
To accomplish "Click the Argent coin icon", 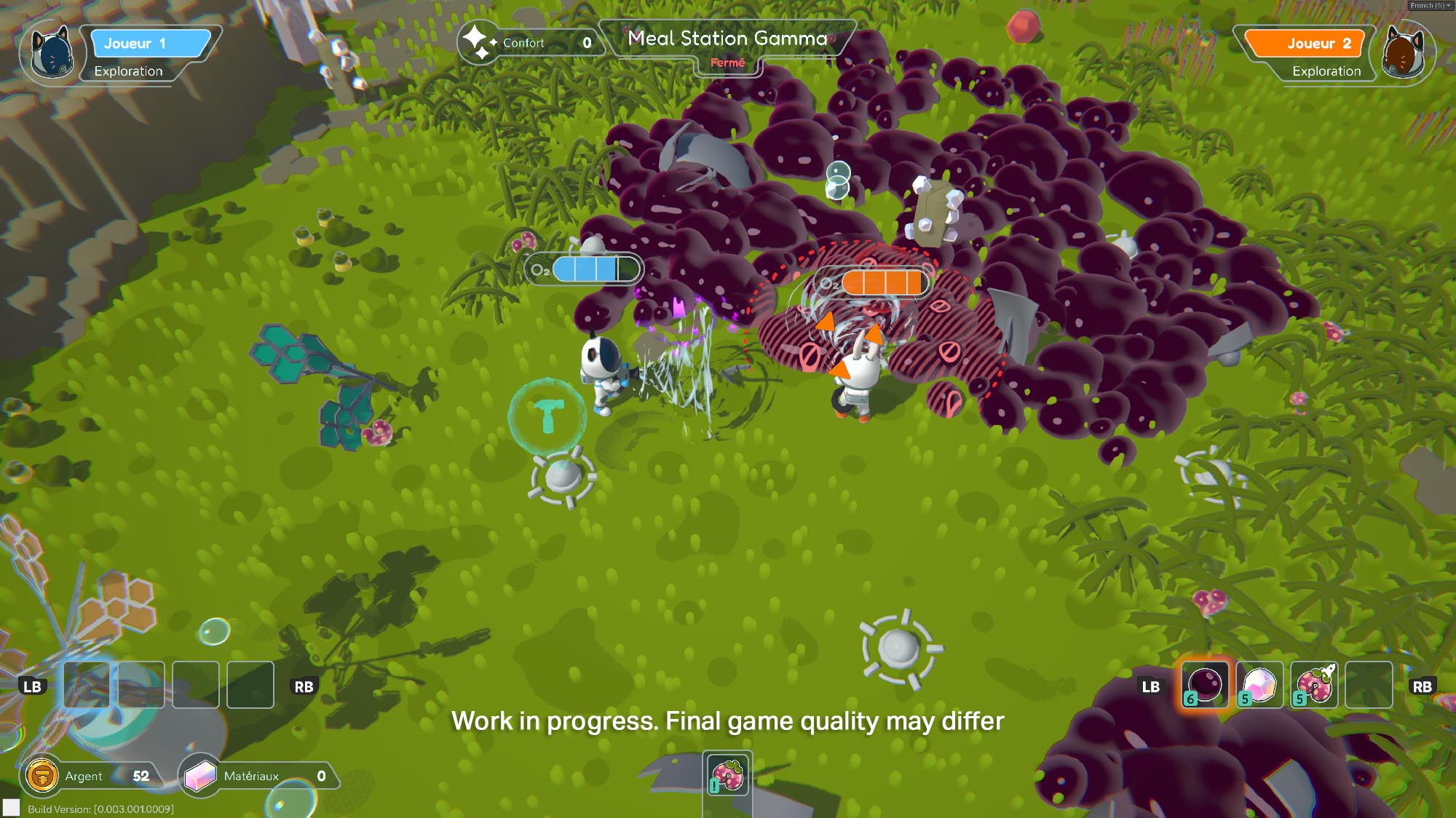I will (x=42, y=776).
